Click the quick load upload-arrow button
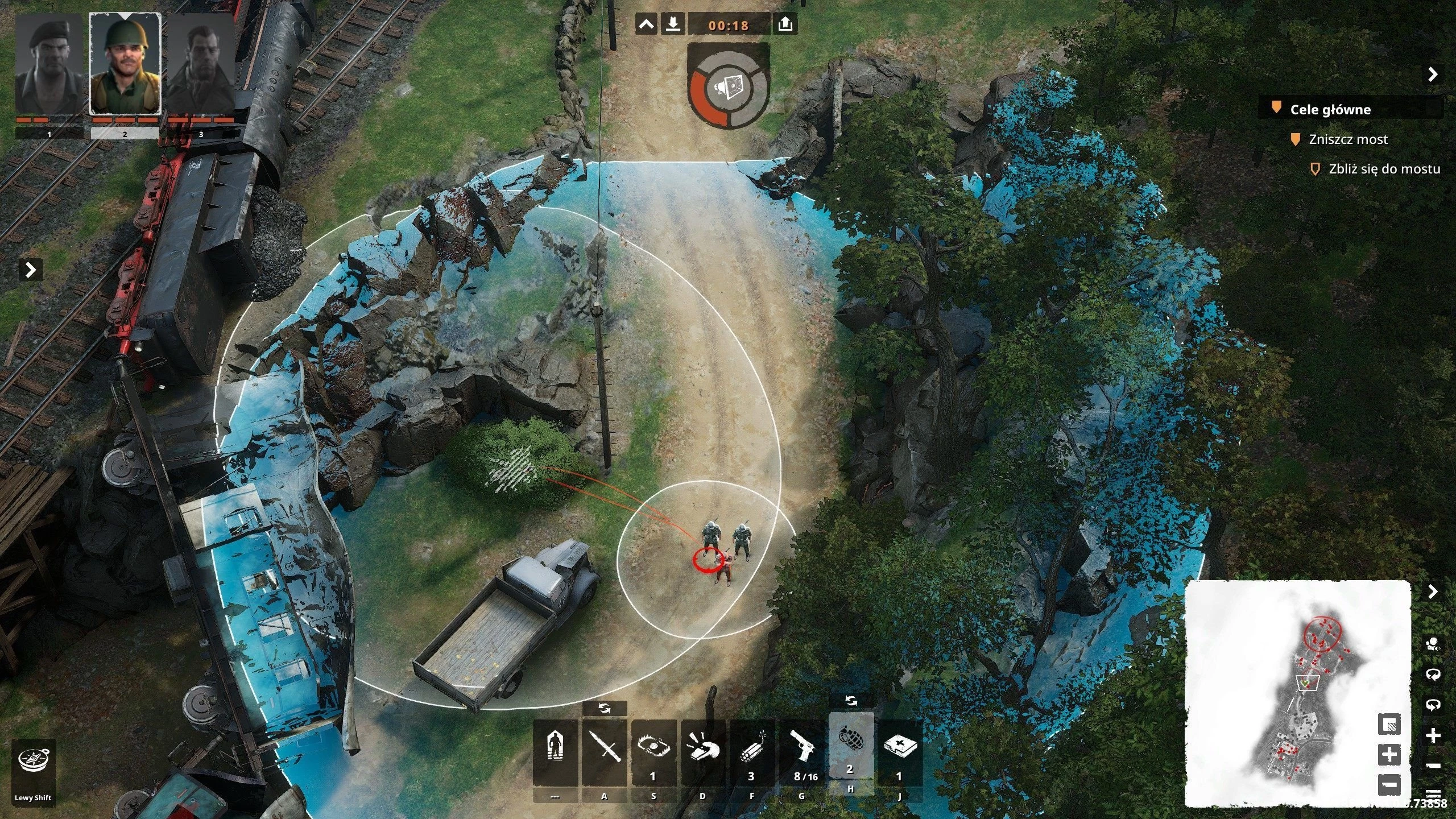Screen dimensions: 1456x819 coord(785,25)
